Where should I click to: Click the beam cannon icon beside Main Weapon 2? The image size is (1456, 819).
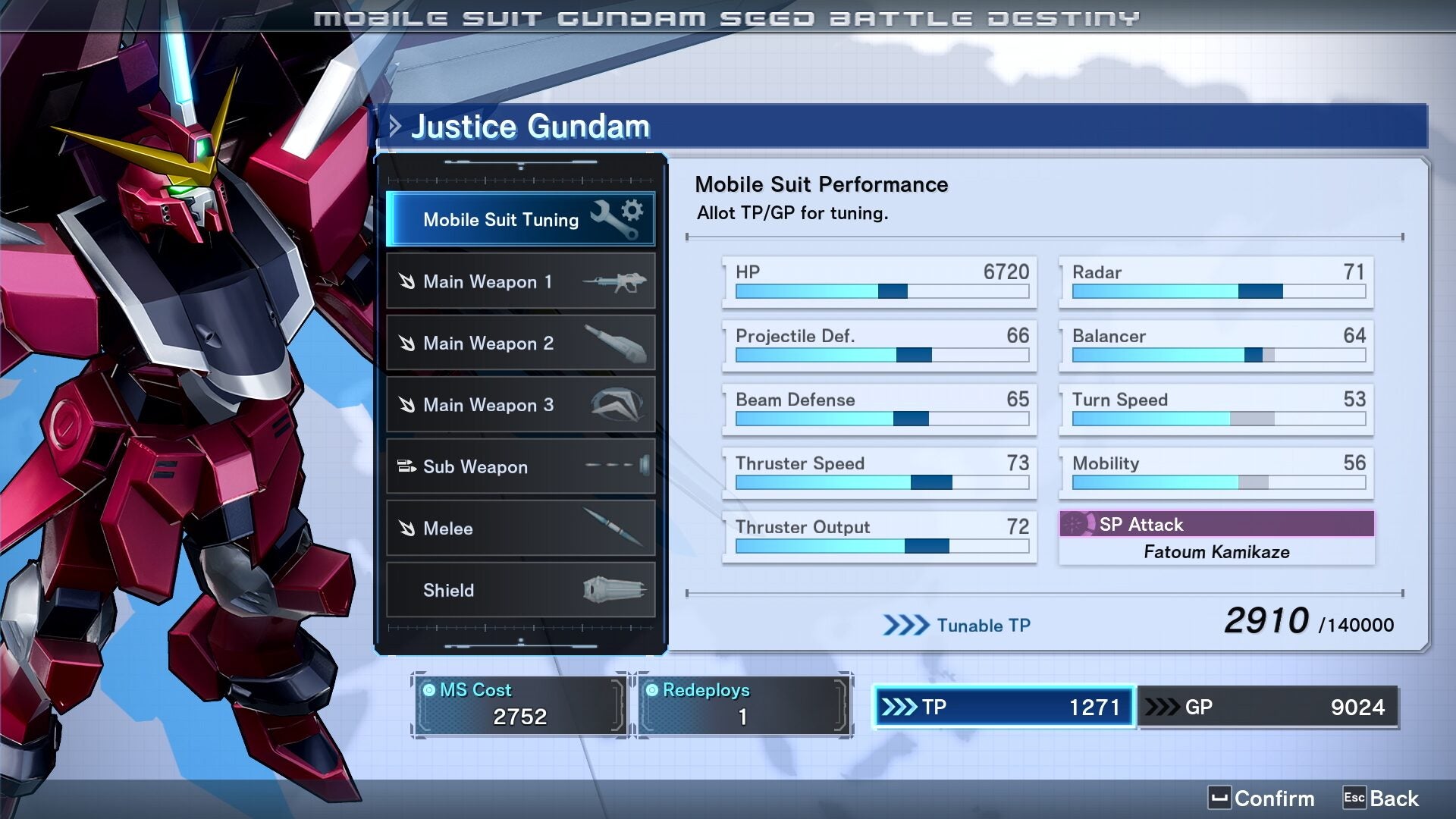(616, 343)
